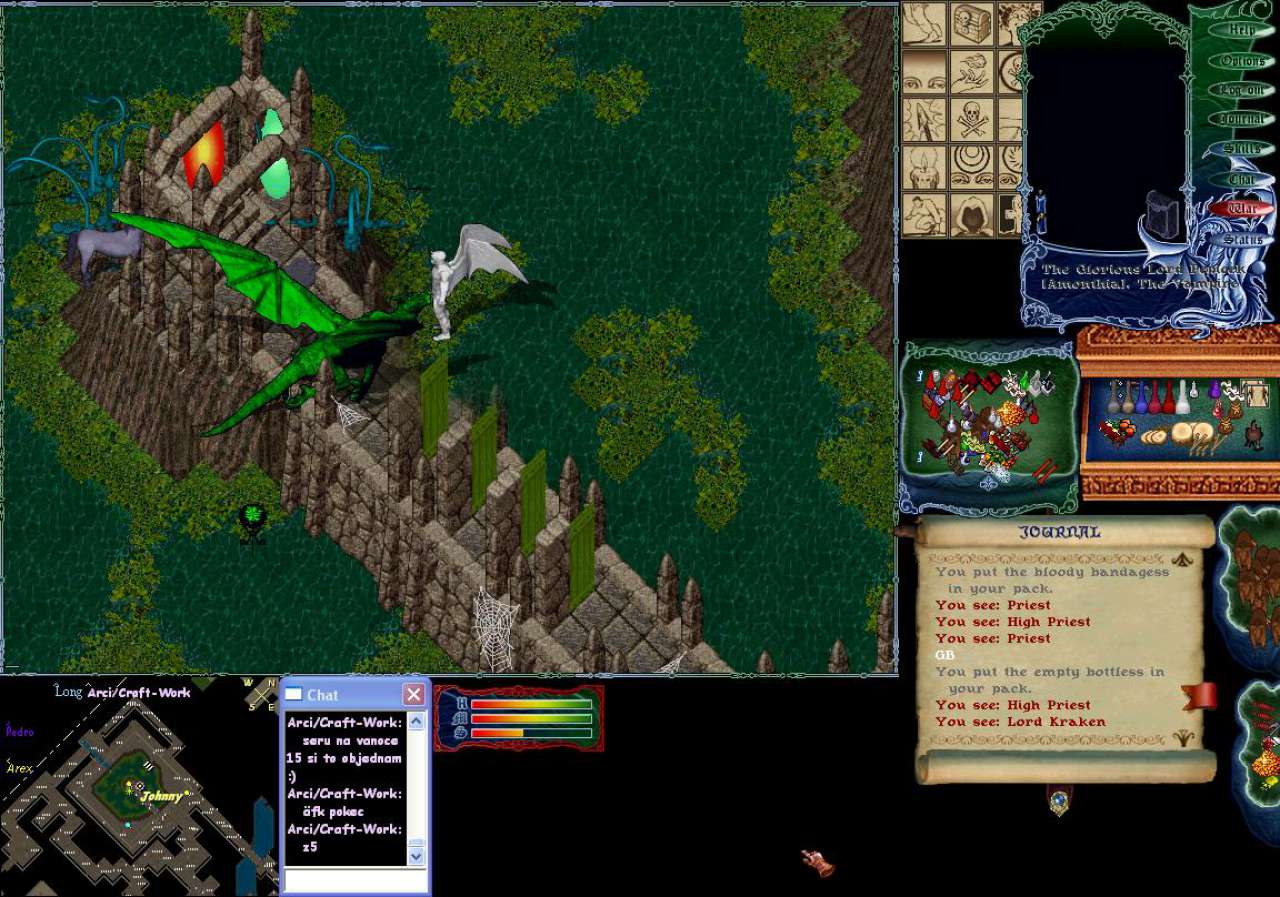Screen dimensions: 1280x897
Task: Open the Help menu on the paperdoll
Action: point(1241,30)
